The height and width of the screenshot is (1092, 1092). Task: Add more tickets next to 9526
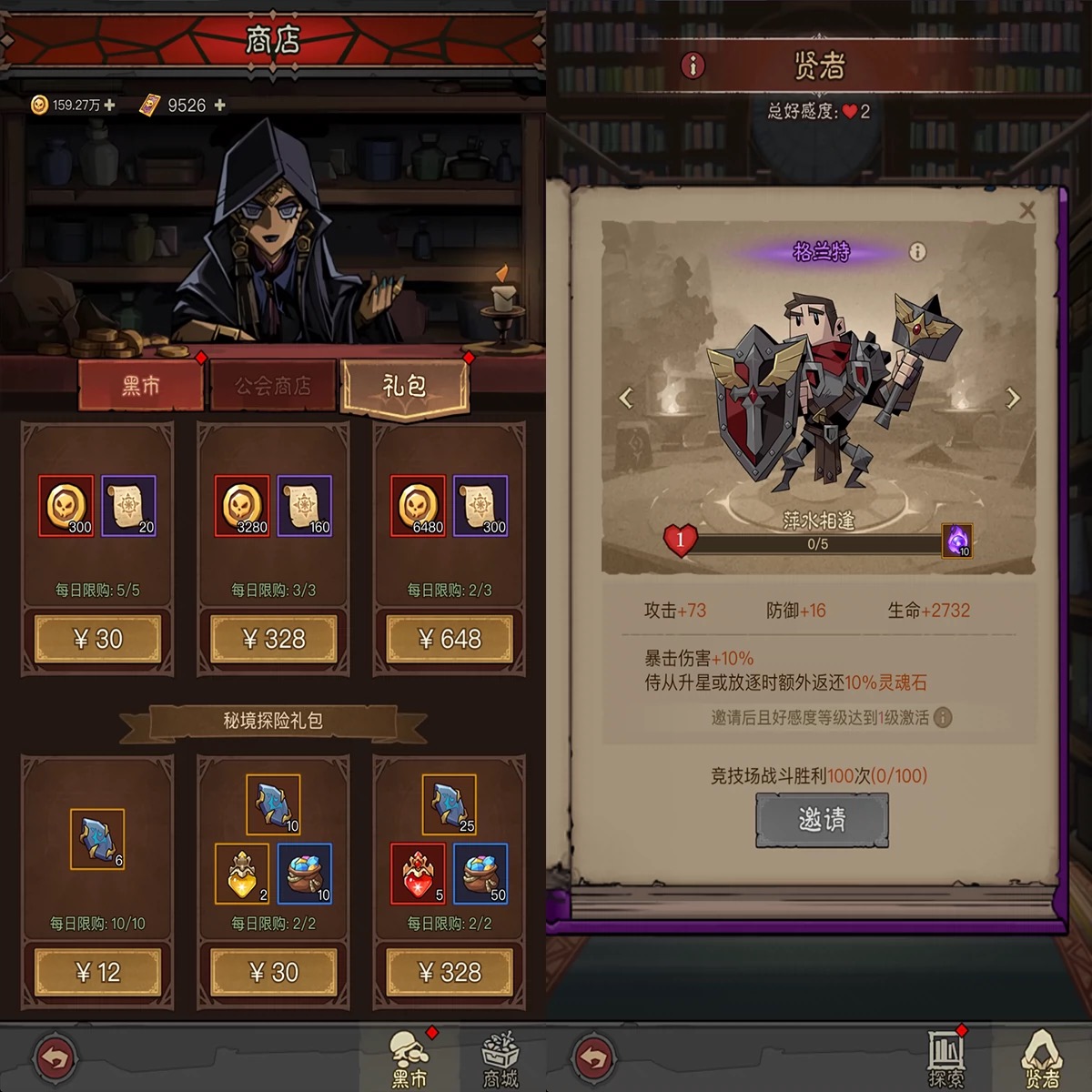219,106
